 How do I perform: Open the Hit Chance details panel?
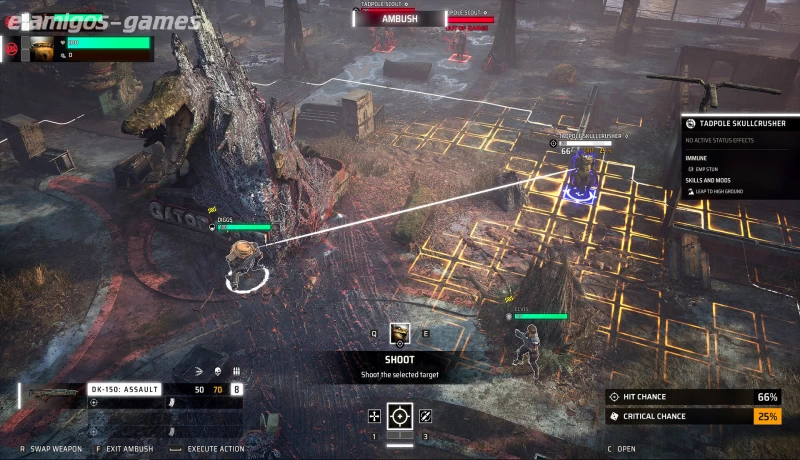click(x=694, y=397)
